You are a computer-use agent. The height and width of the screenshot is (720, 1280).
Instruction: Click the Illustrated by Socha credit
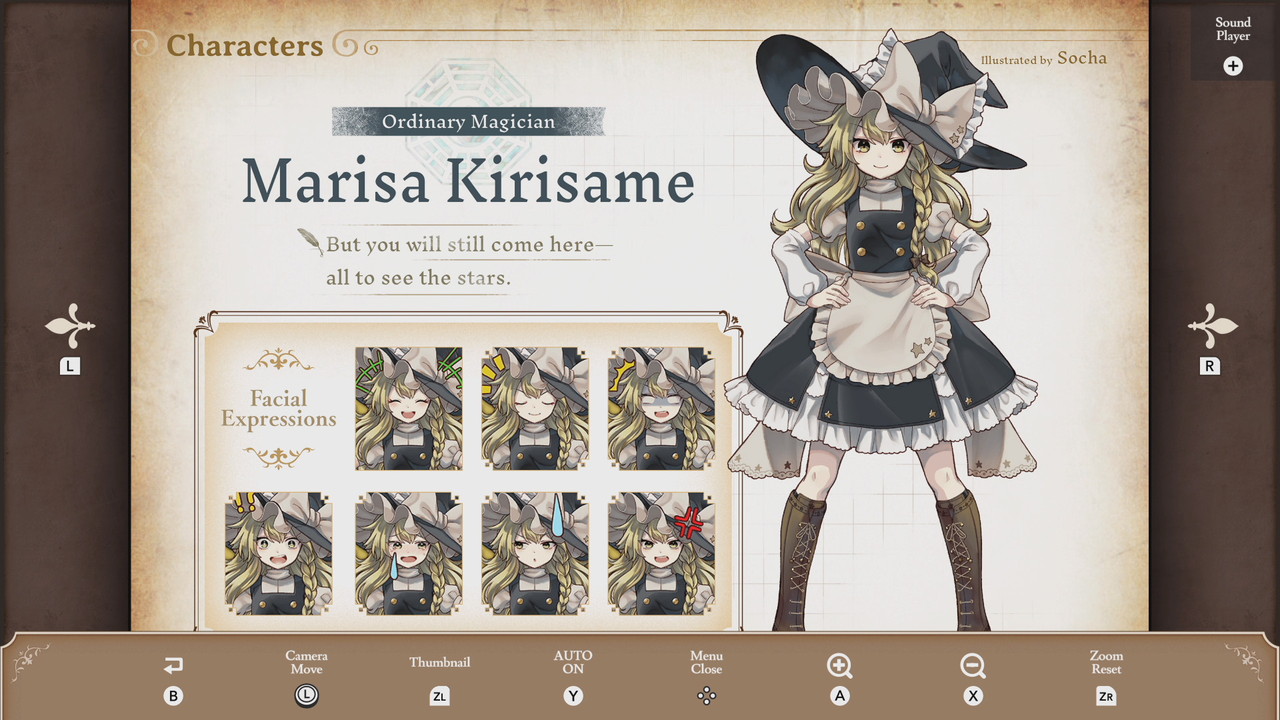[1046, 59]
